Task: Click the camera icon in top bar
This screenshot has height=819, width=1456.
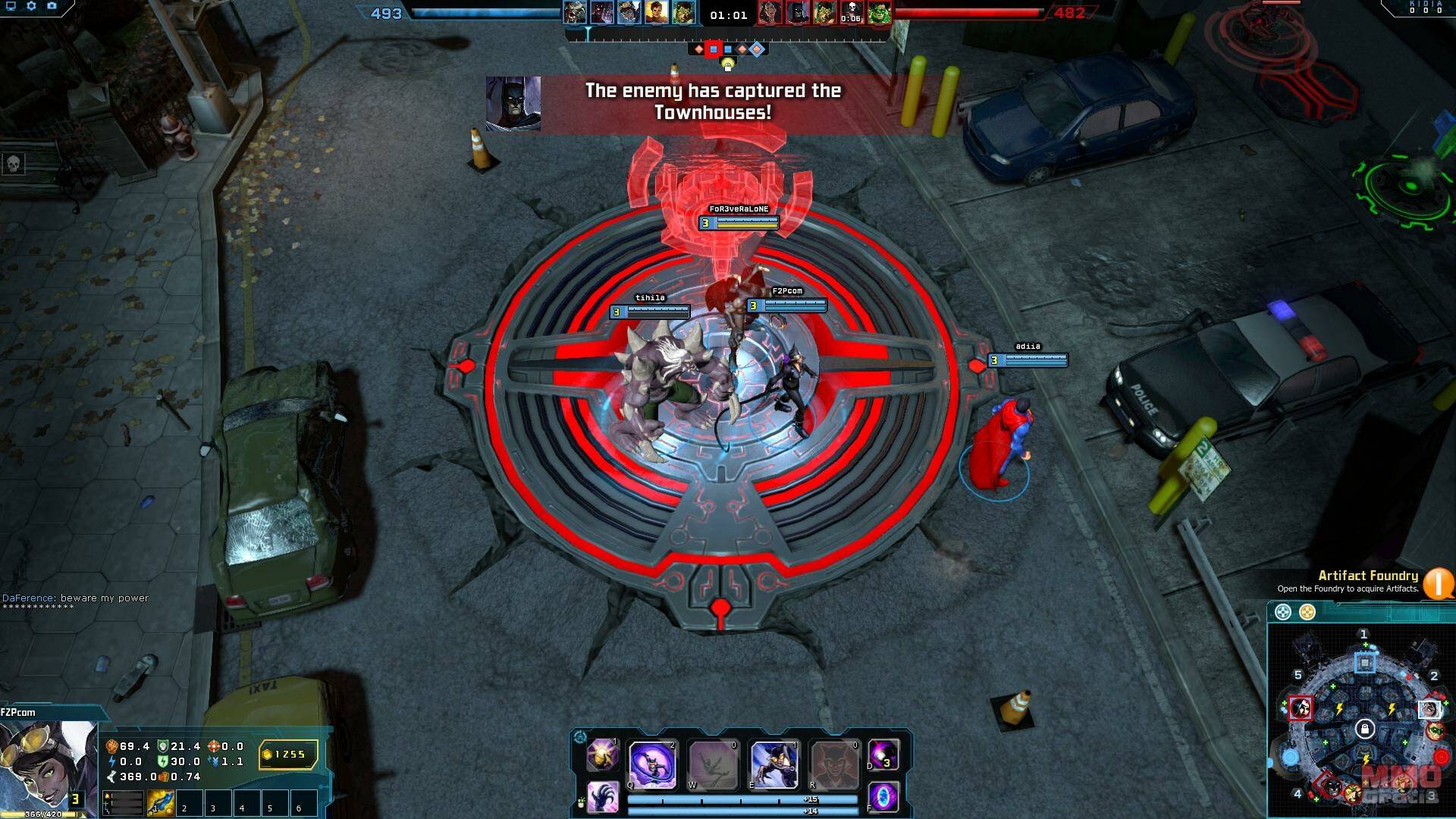Action: click(52, 6)
